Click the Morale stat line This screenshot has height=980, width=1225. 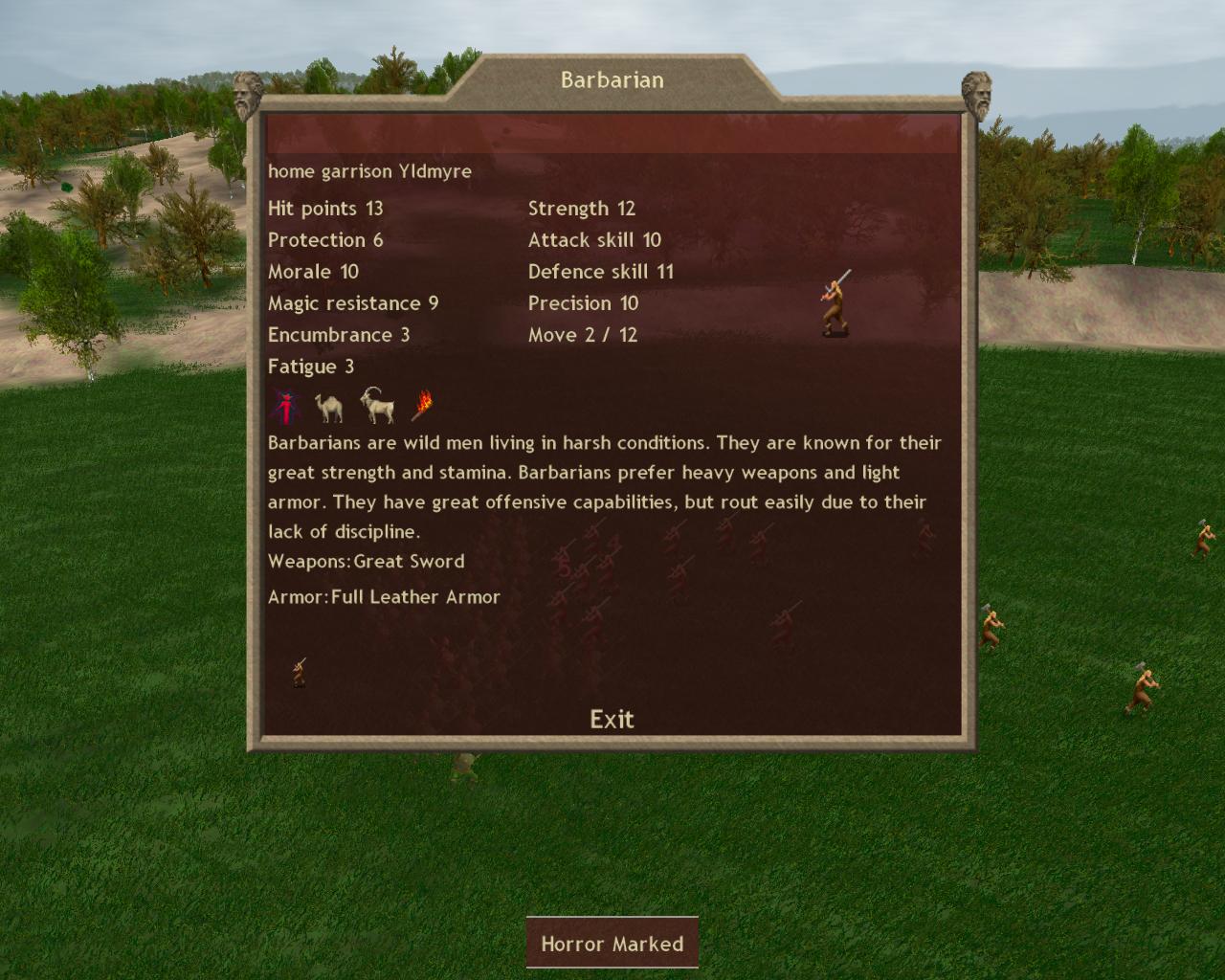(313, 272)
